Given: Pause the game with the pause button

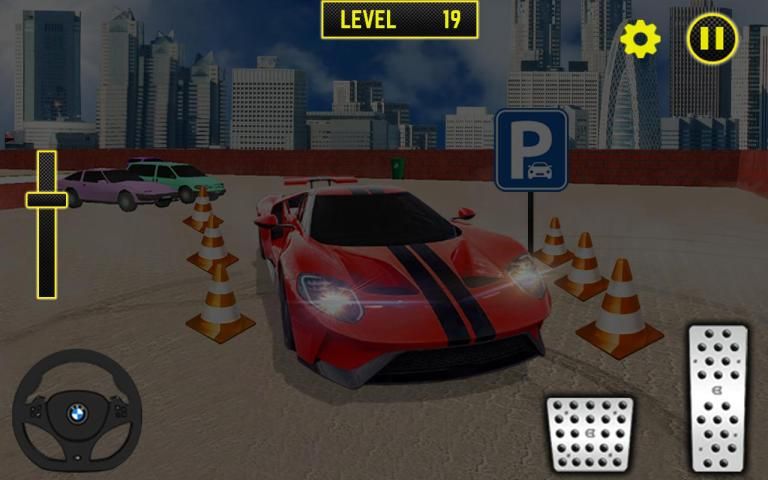Looking at the screenshot, I should [x=712, y=39].
